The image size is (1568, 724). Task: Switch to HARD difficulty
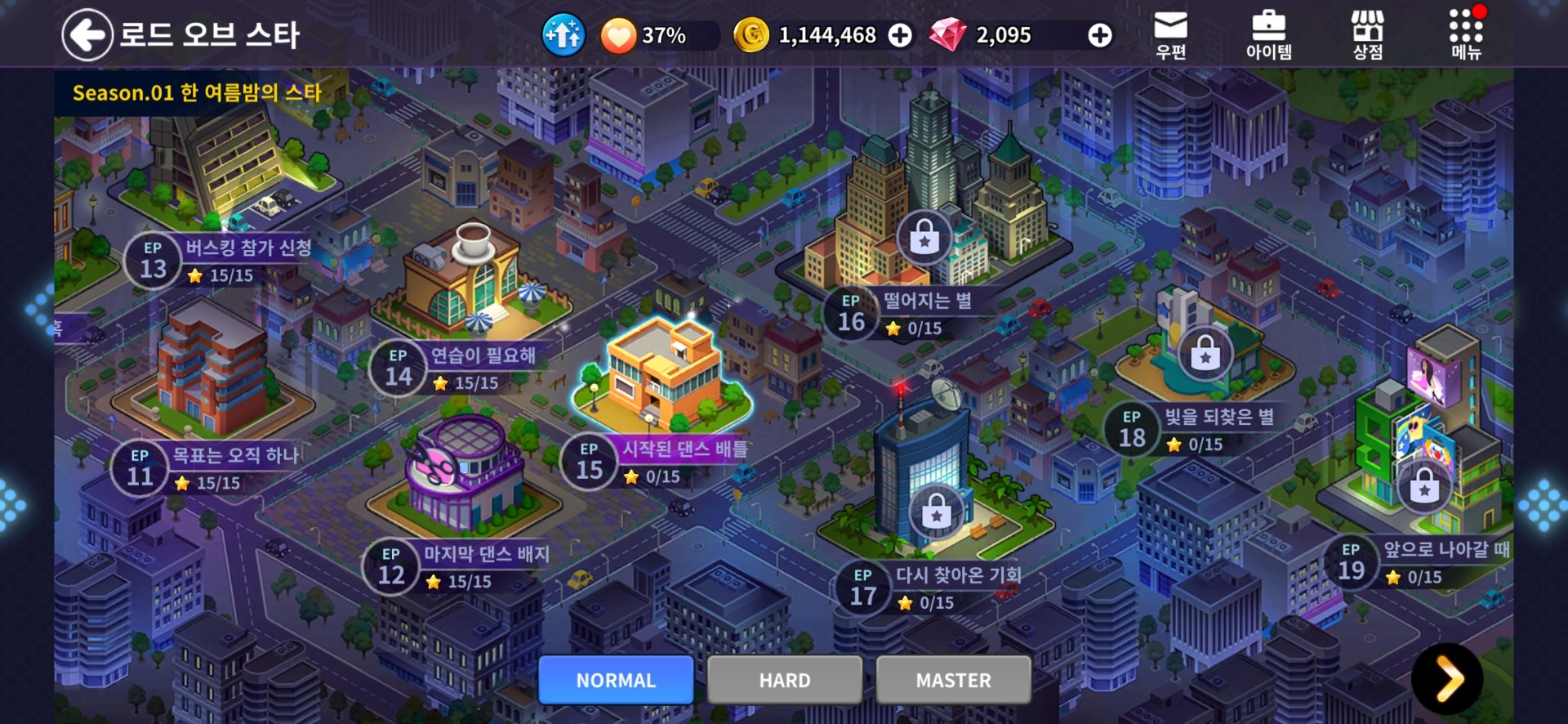pyautogui.click(x=785, y=680)
